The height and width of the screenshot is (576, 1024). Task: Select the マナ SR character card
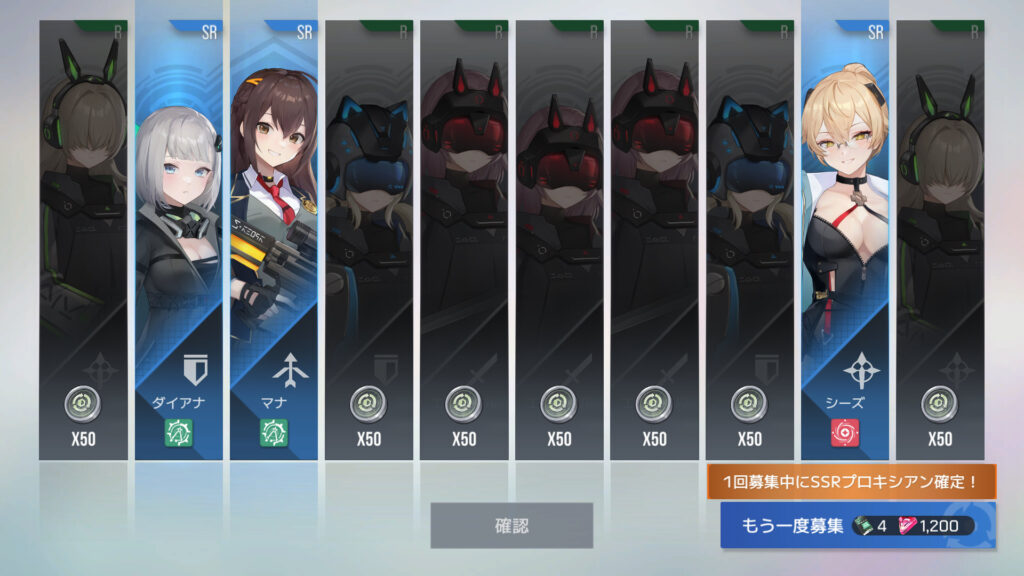coord(274,240)
